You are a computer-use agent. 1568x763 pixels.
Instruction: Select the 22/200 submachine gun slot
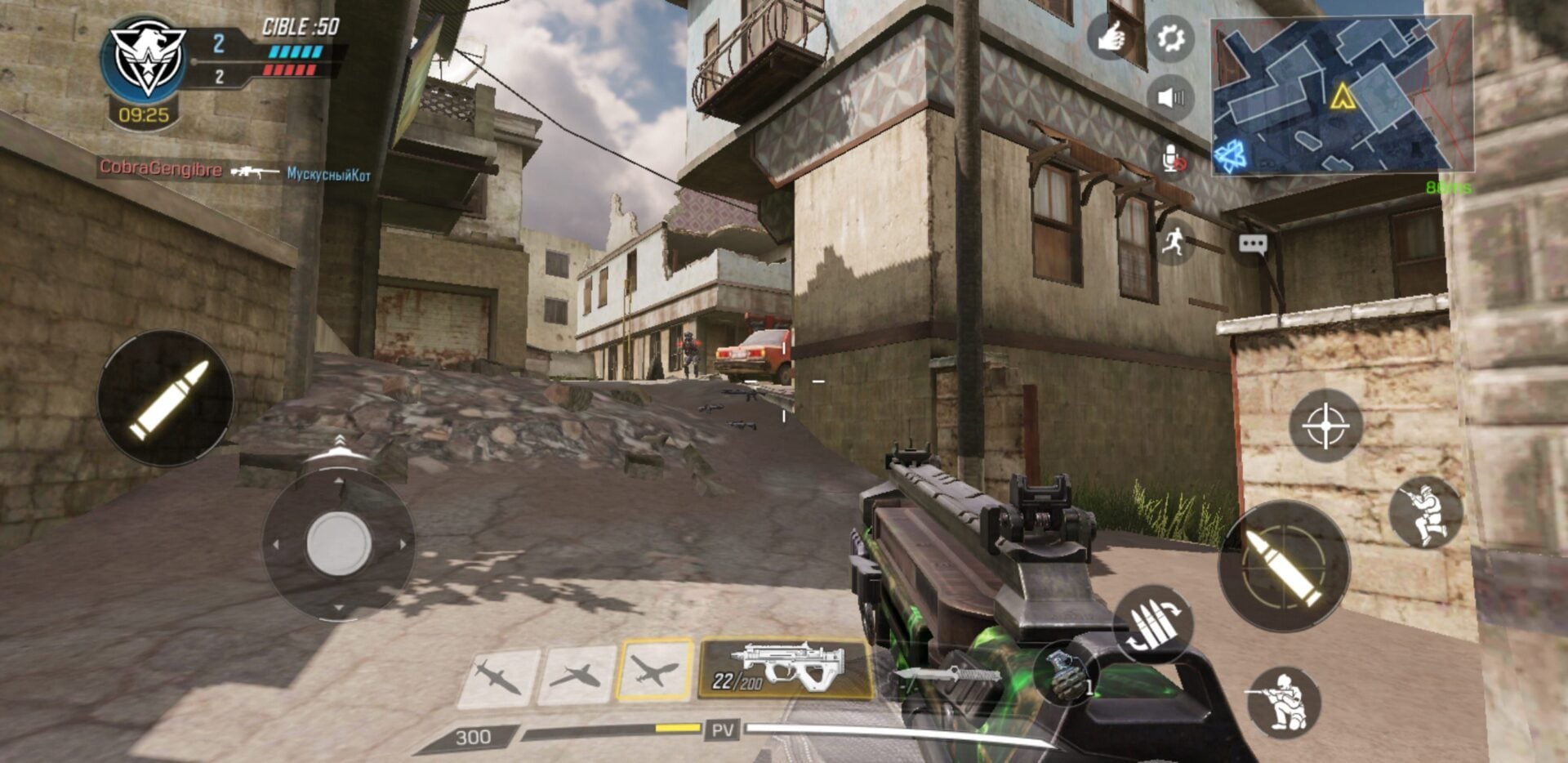[785, 669]
